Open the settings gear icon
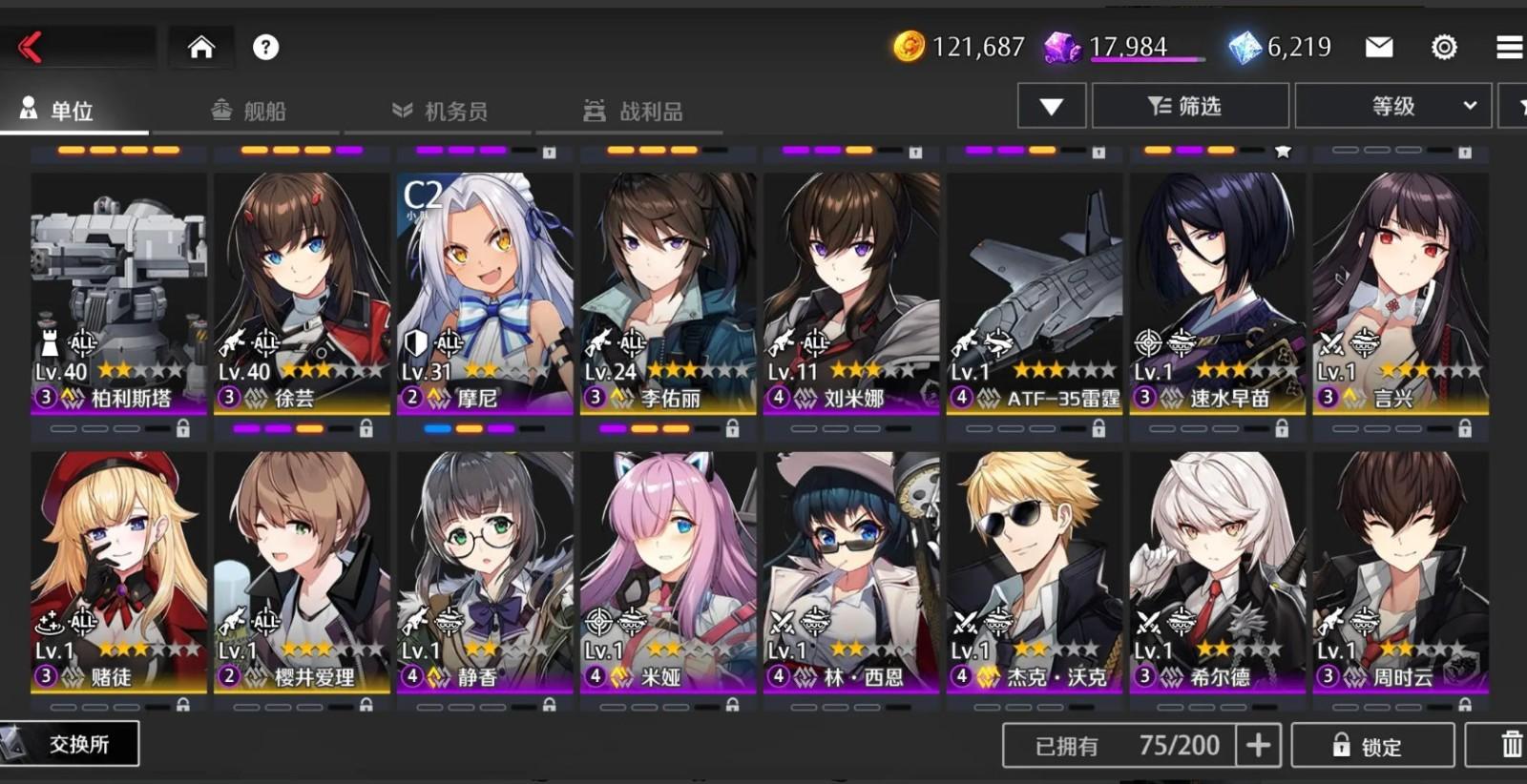Viewport: 1527px width, 784px height. (x=1444, y=45)
